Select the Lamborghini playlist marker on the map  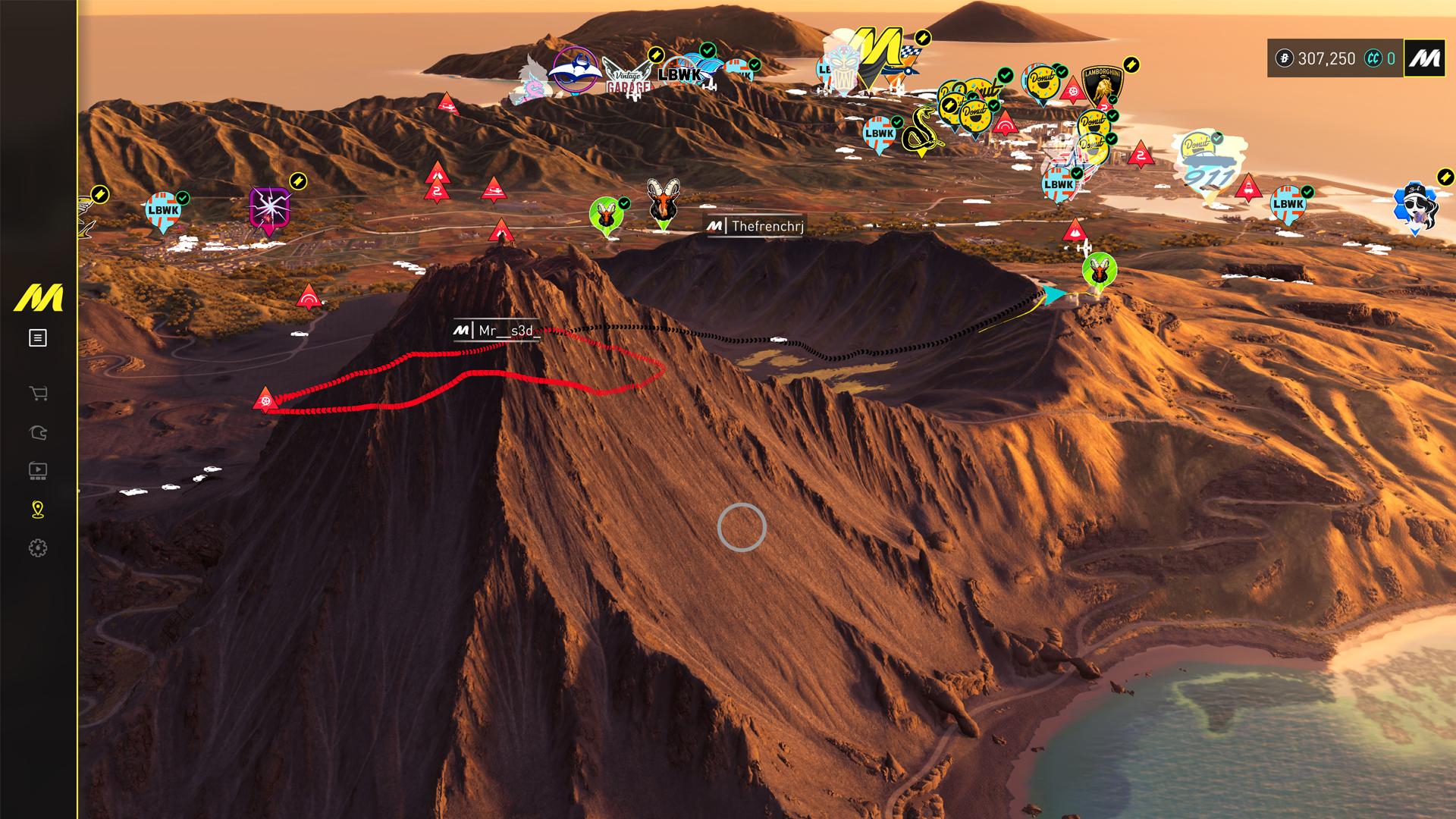point(1101,85)
